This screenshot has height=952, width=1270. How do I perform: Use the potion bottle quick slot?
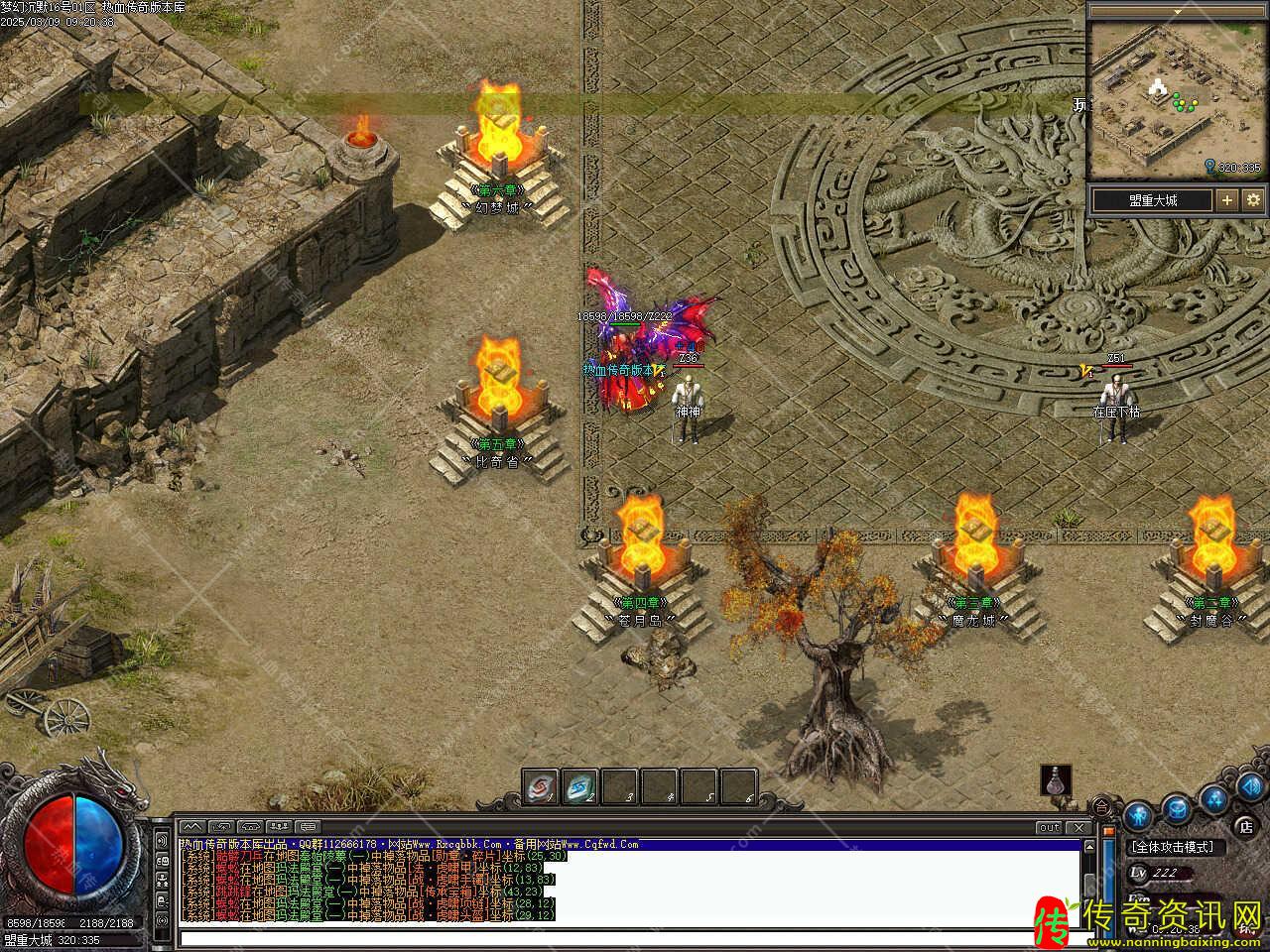pyautogui.click(x=1057, y=779)
